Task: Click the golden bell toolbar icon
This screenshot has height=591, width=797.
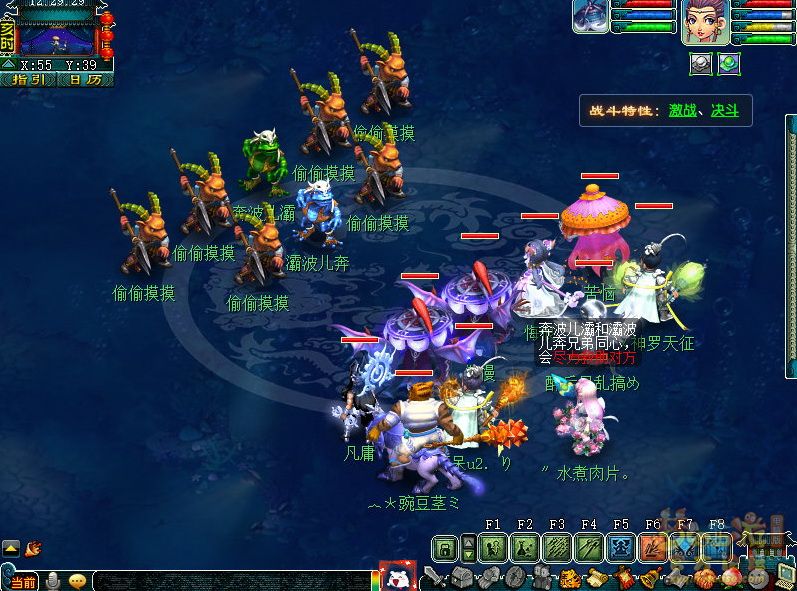Action: pos(649,578)
